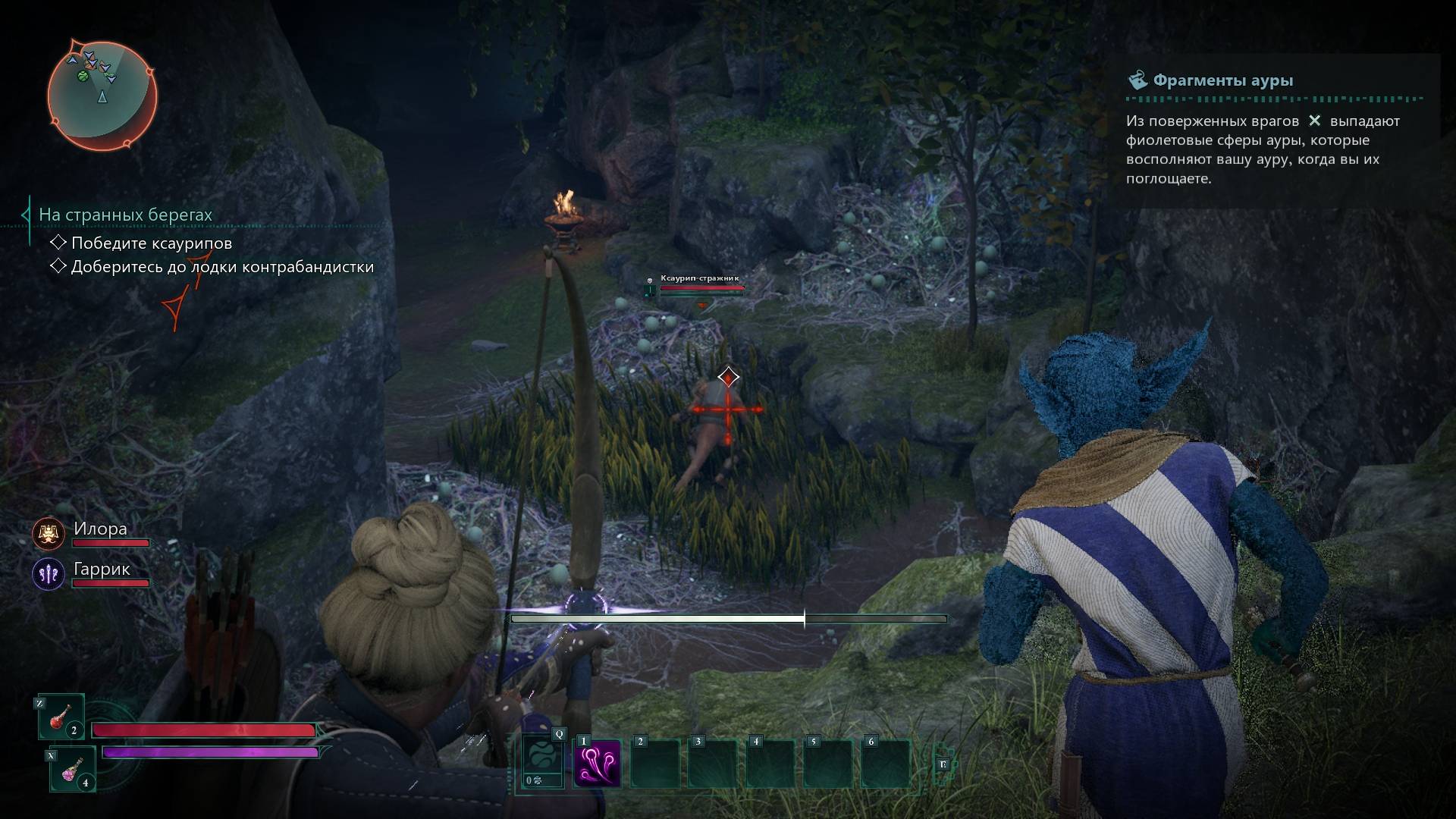
Task: Select the objective Доберитесь до лодки контрабандистки
Action: coord(221,267)
